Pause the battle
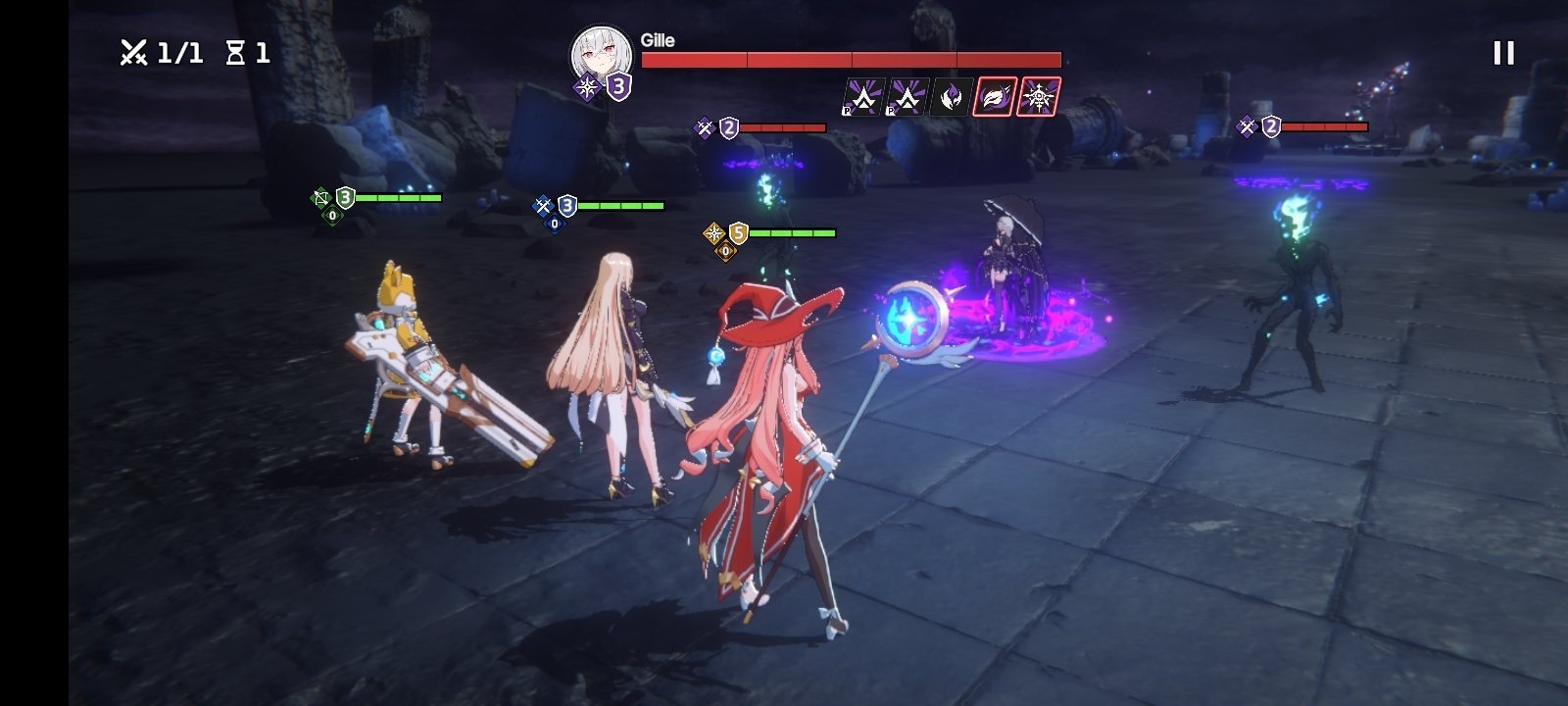 (x=1503, y=53)
